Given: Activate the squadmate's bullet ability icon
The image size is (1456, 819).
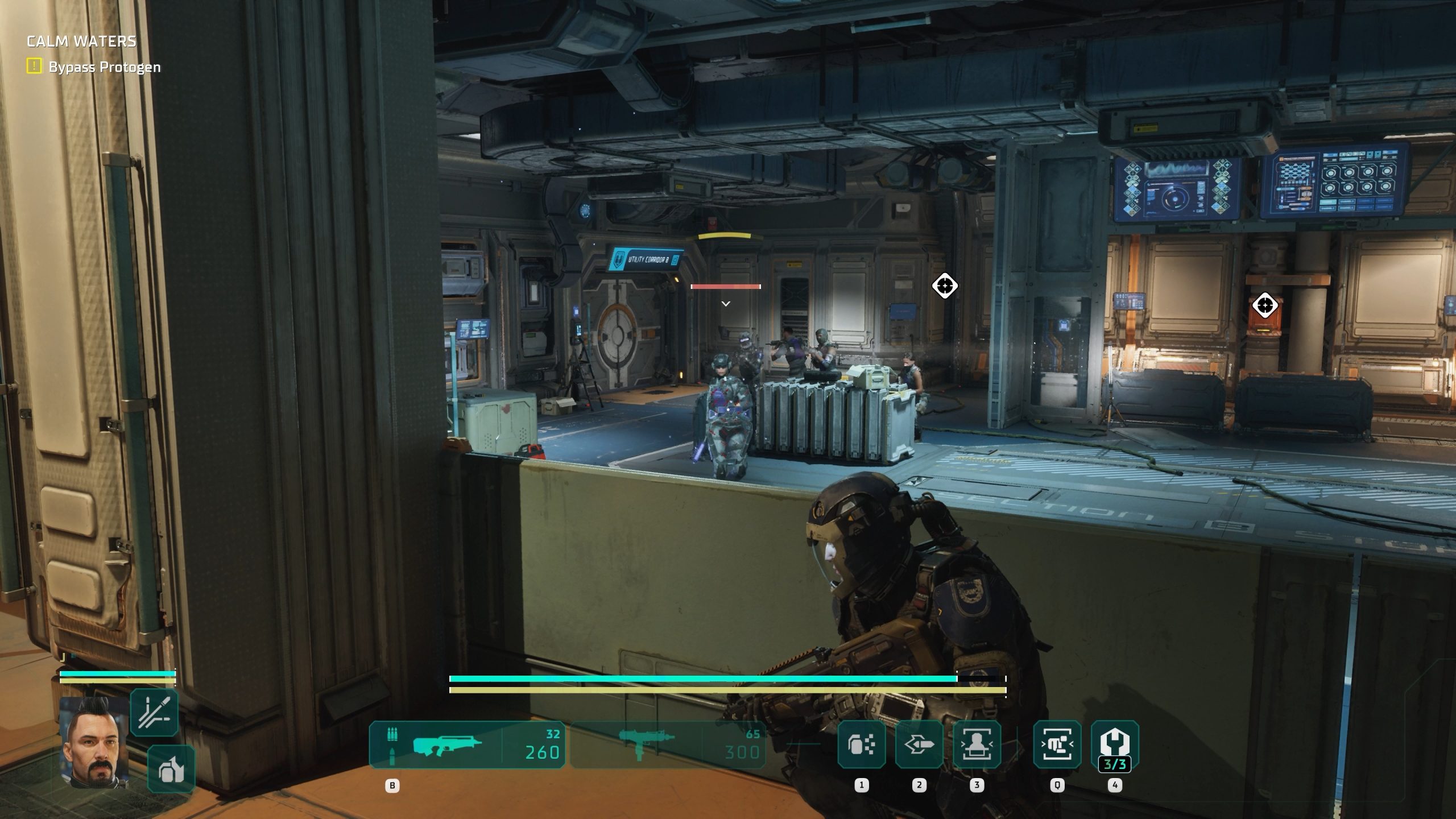Looking at the screenshot, I should [x=154, y=713].
